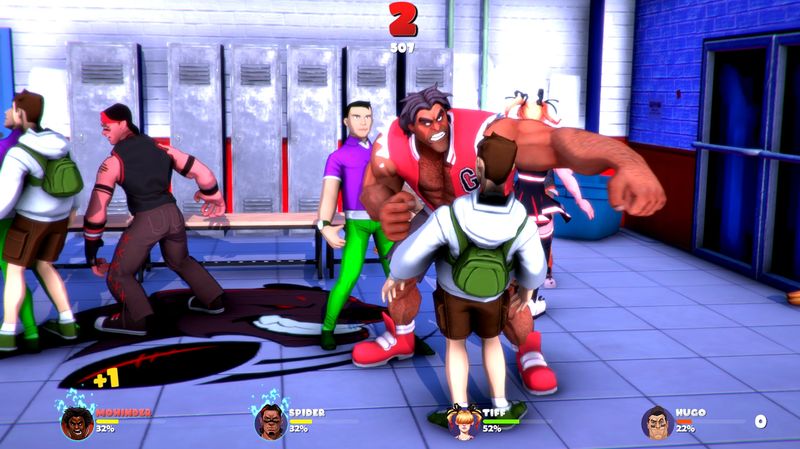Select Mohinder's character portrait
Viewport: 800px width, 449px height.
(x=77, y=421)
